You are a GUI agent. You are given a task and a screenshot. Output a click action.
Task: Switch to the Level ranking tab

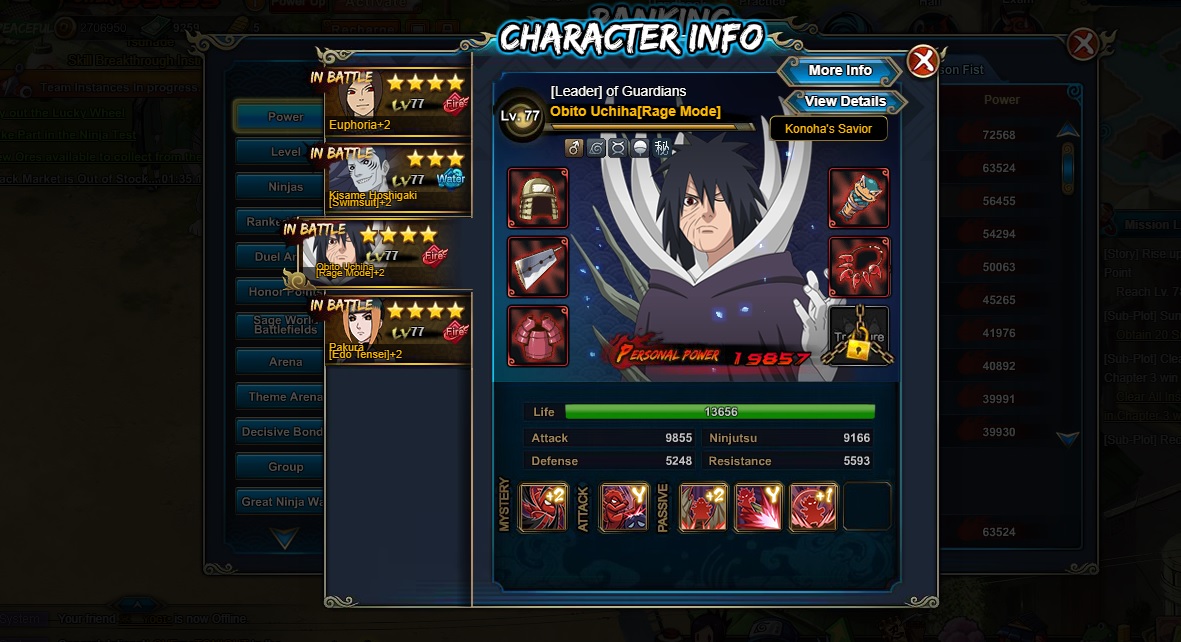(x=285, y=152)
